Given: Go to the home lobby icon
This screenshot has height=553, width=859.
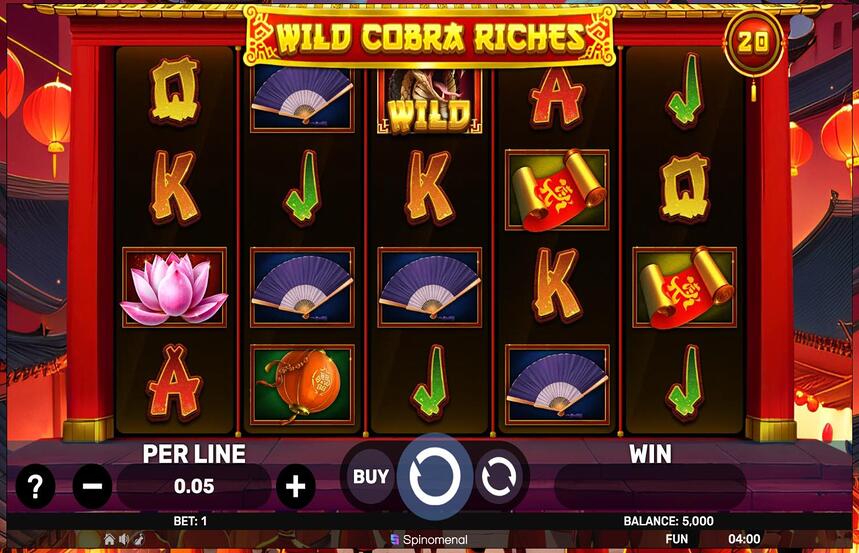Looking at the screenshot, I should point(109,539).
